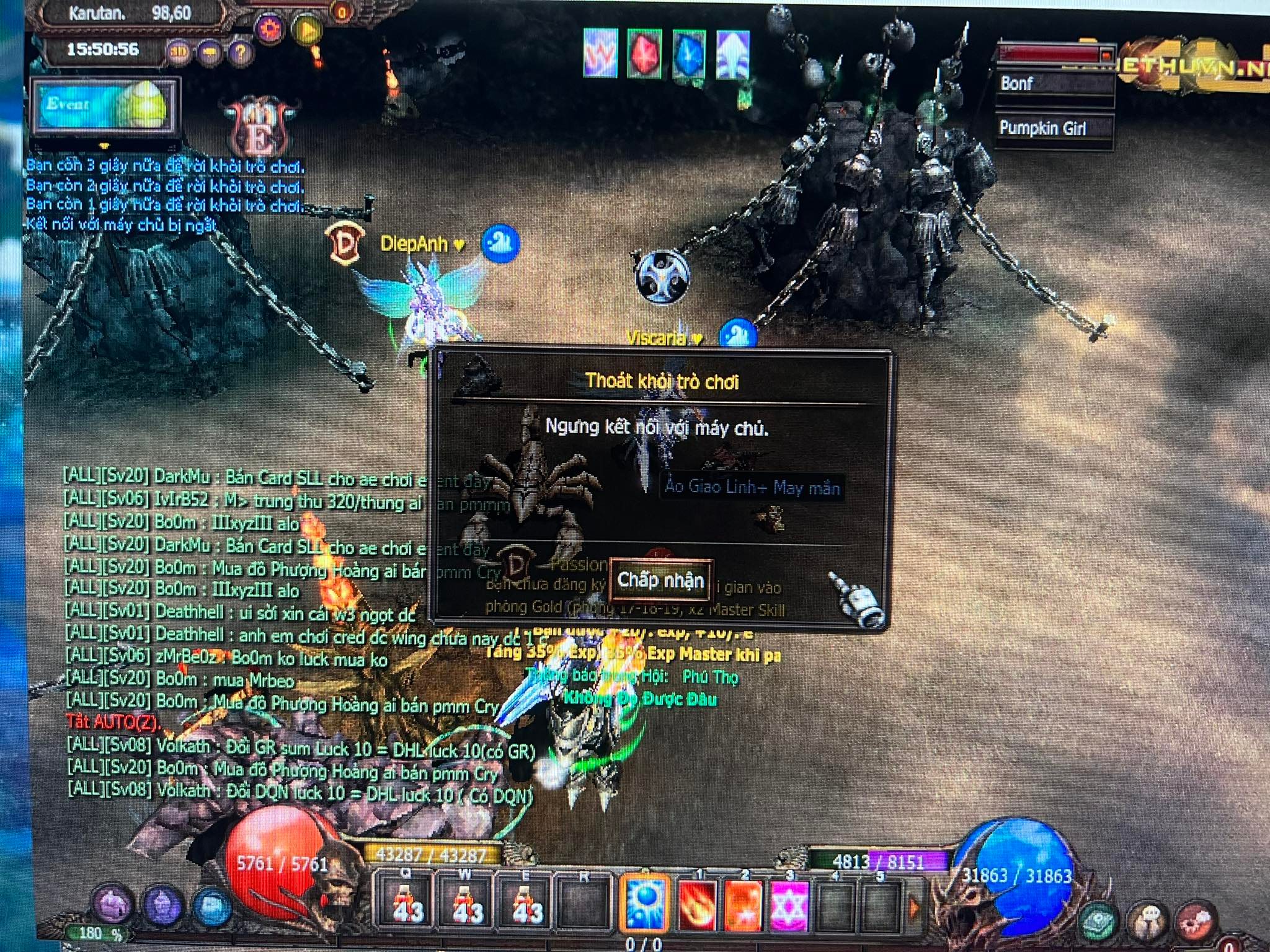Screen dimensions: 1270x952
Task: Confirm the disconnect dialog with Chấp nhận
Action: [660, 580]
